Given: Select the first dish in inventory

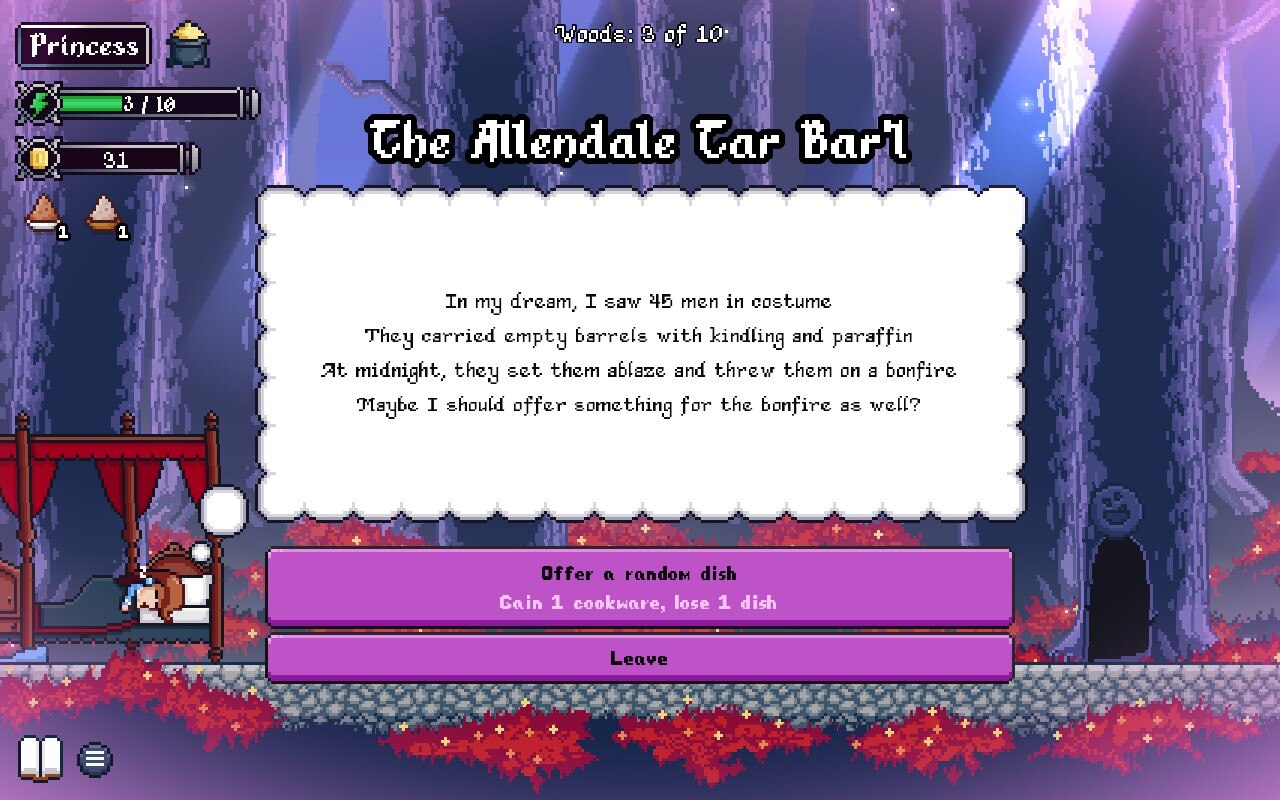Looking at the screenshot, I should (43, 214).
